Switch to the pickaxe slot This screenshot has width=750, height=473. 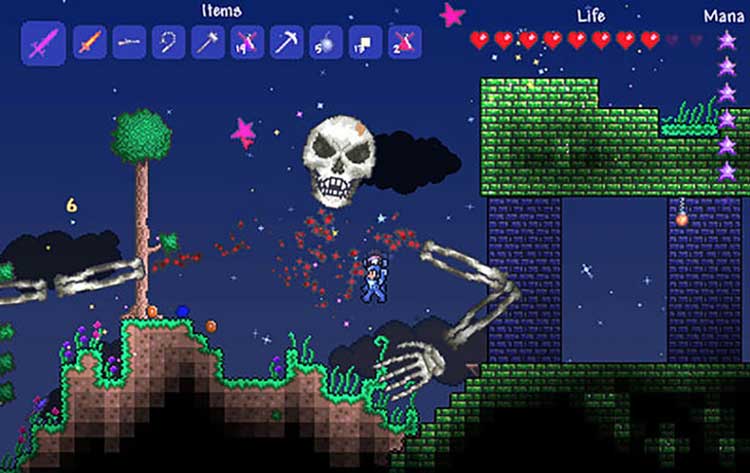point(287,43)
